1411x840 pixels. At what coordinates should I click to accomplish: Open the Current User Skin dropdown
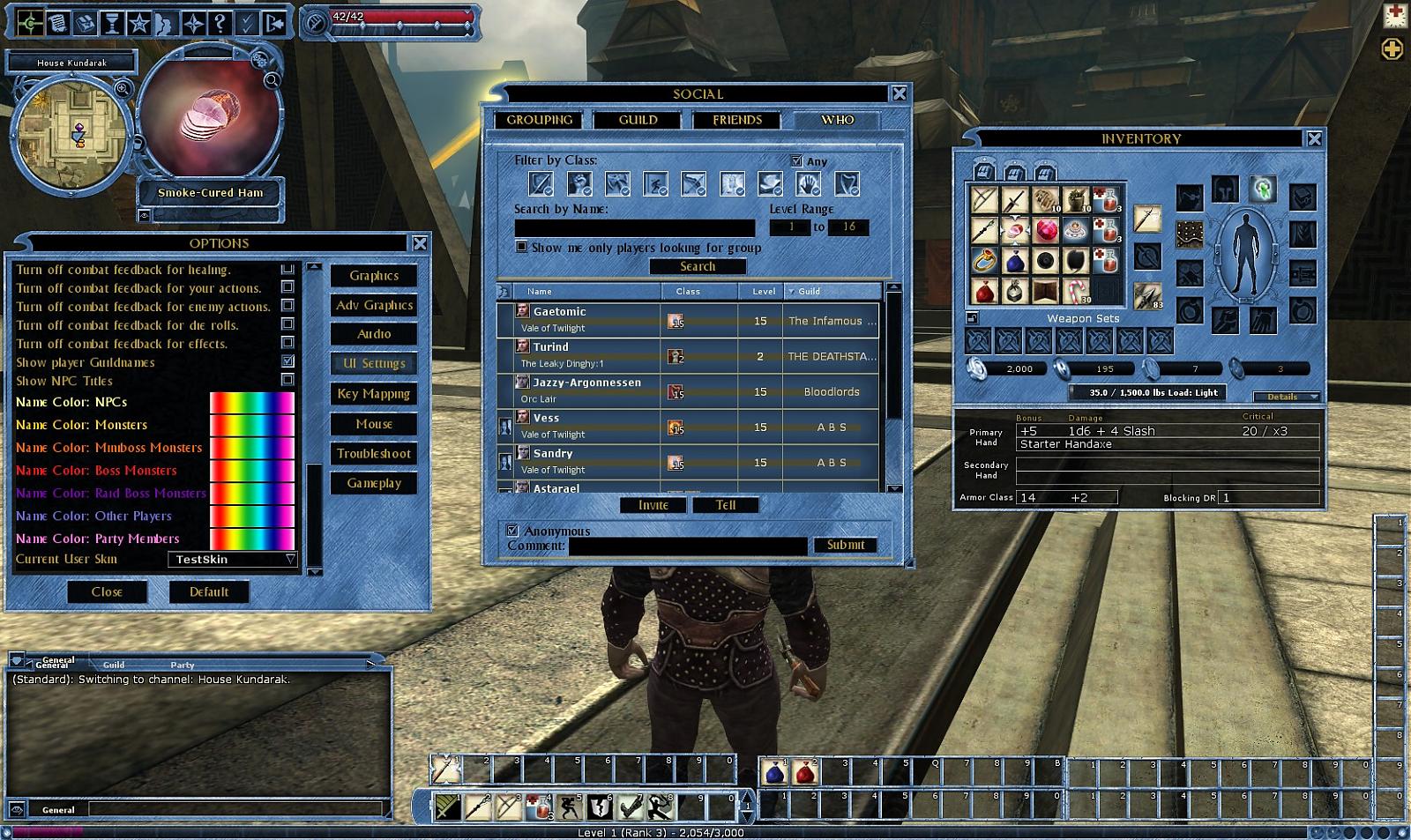(232, 559)
